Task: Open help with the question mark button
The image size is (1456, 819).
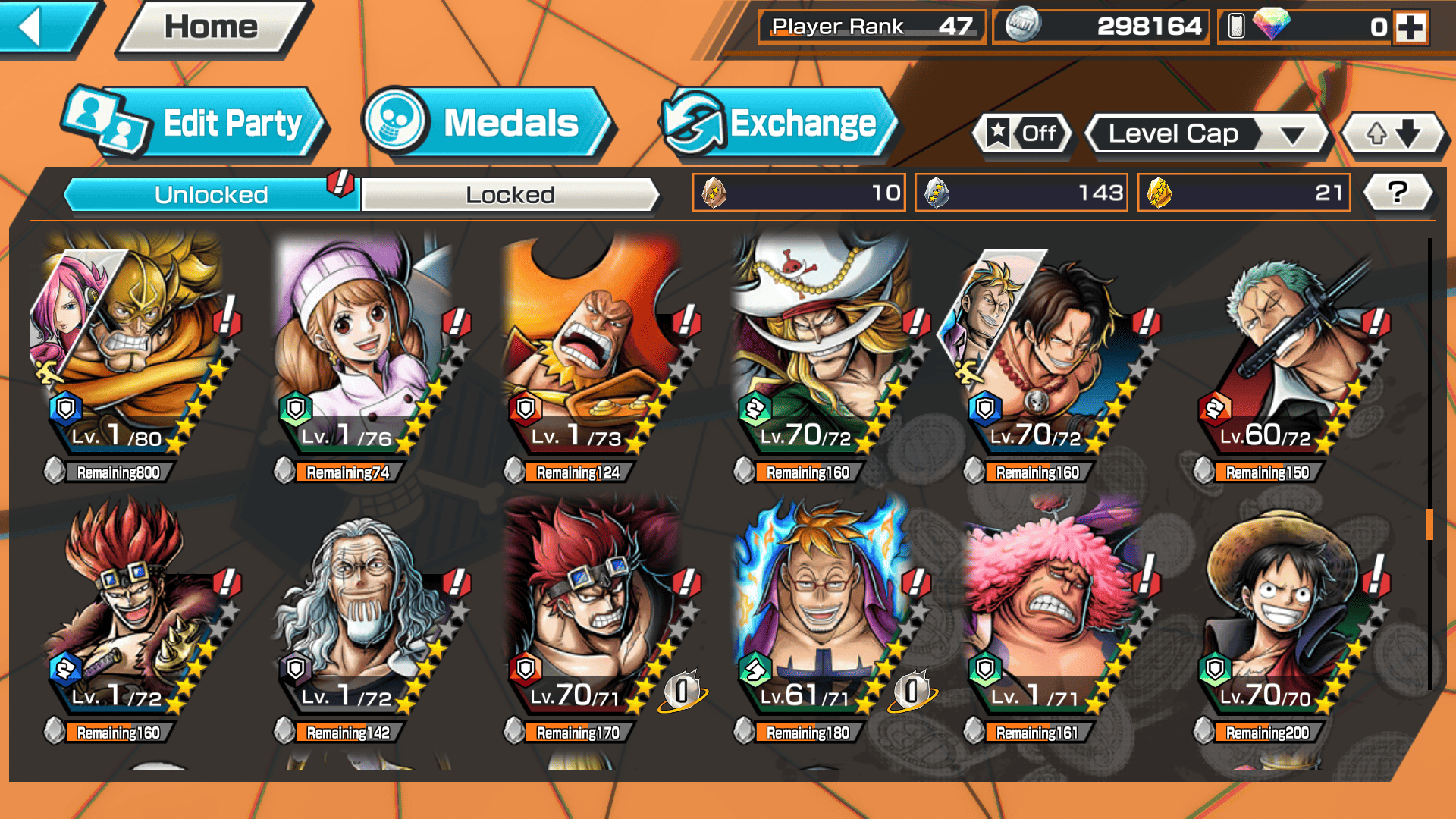Action: click(1398, 193)
